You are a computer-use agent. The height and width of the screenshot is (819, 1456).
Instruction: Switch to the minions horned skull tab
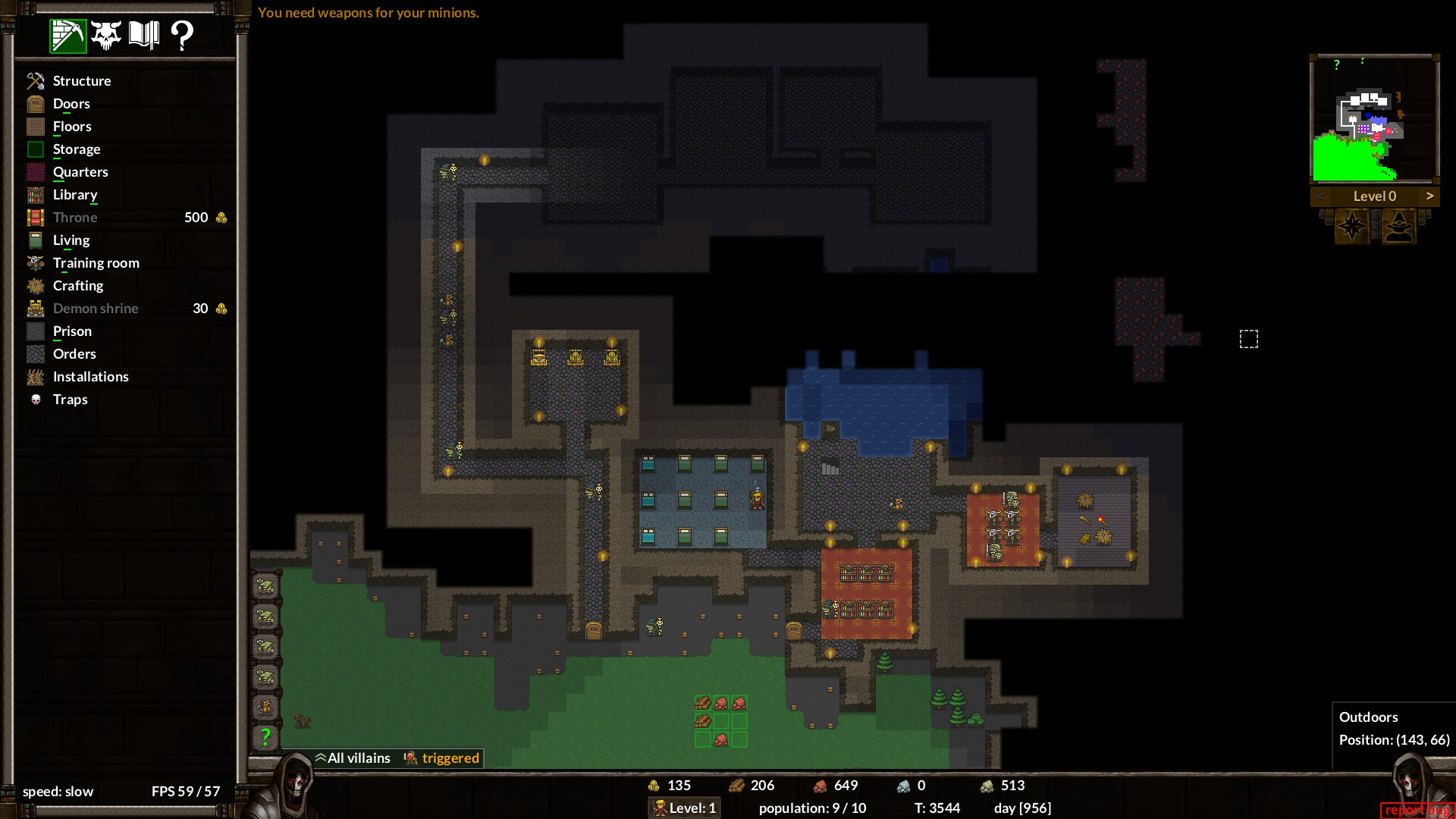pyautogui.click(x=106, y=35)
